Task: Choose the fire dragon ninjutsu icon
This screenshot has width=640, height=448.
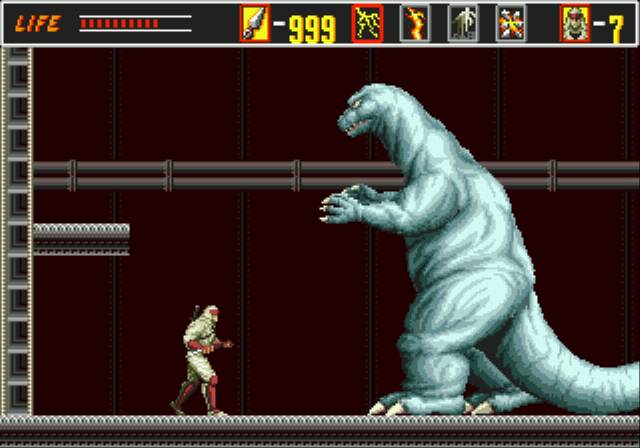Action: tap(415, 23)
